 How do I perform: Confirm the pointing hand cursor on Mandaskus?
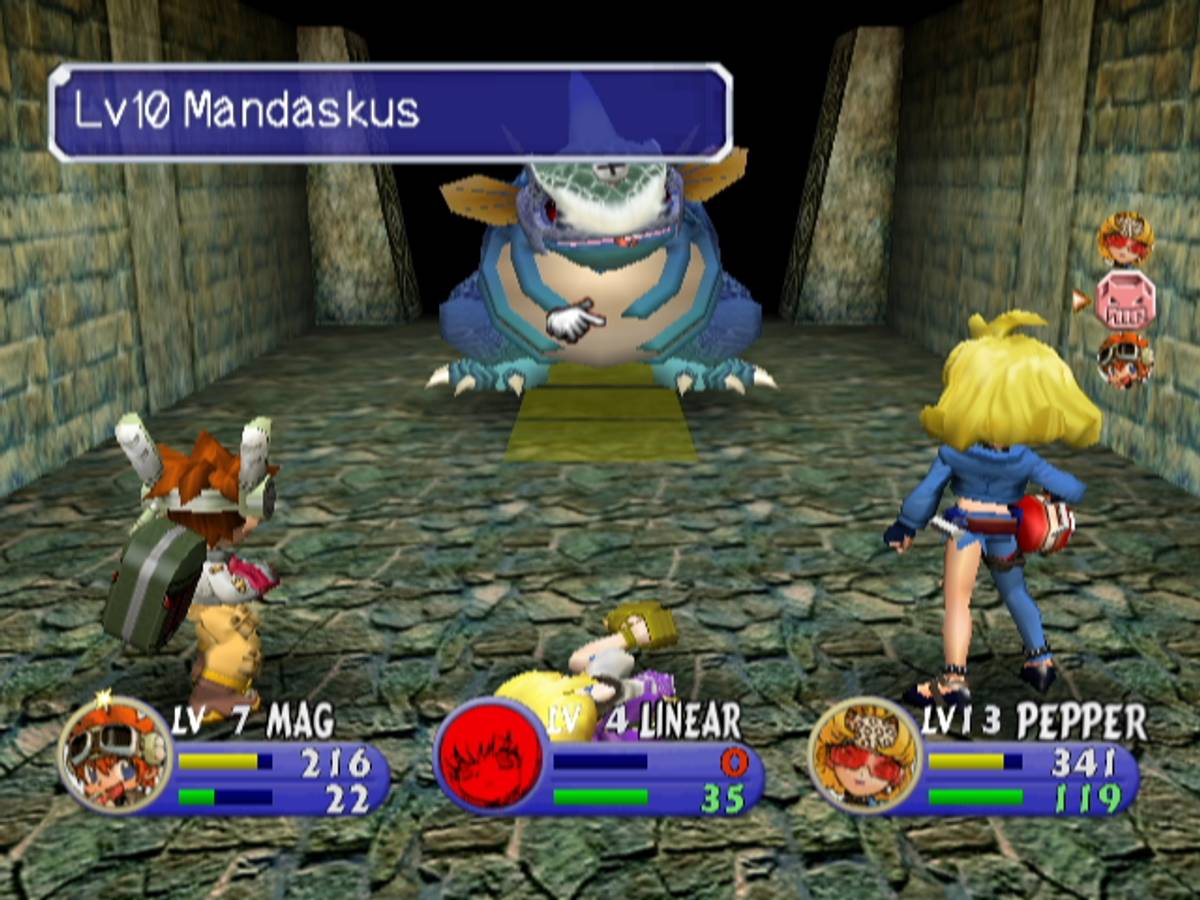pos(574,323)
